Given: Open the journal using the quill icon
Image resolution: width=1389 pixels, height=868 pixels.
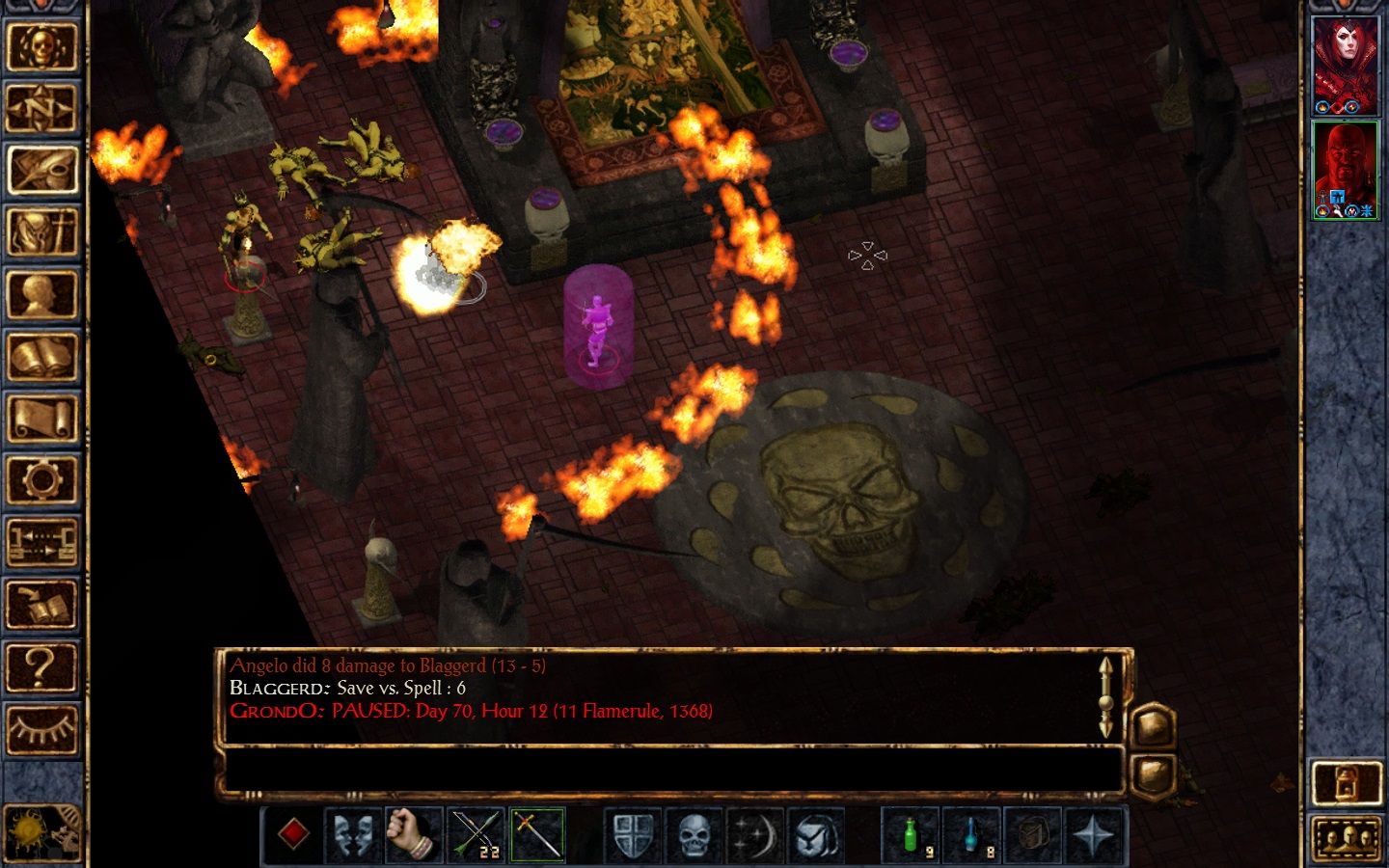Looking at the screenshot, I should coord(43,169).
